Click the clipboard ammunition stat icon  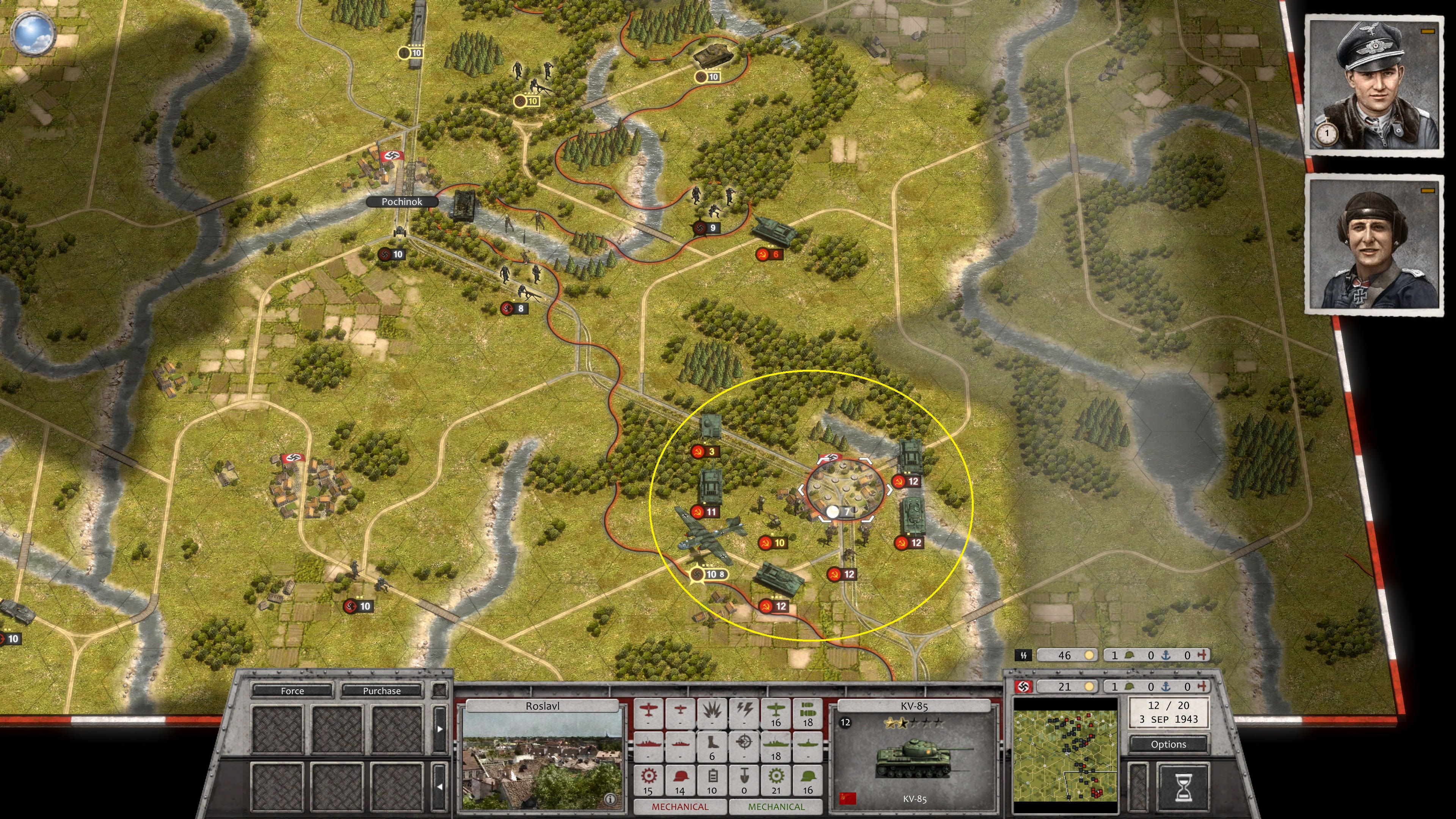click(x=713, y=778)
